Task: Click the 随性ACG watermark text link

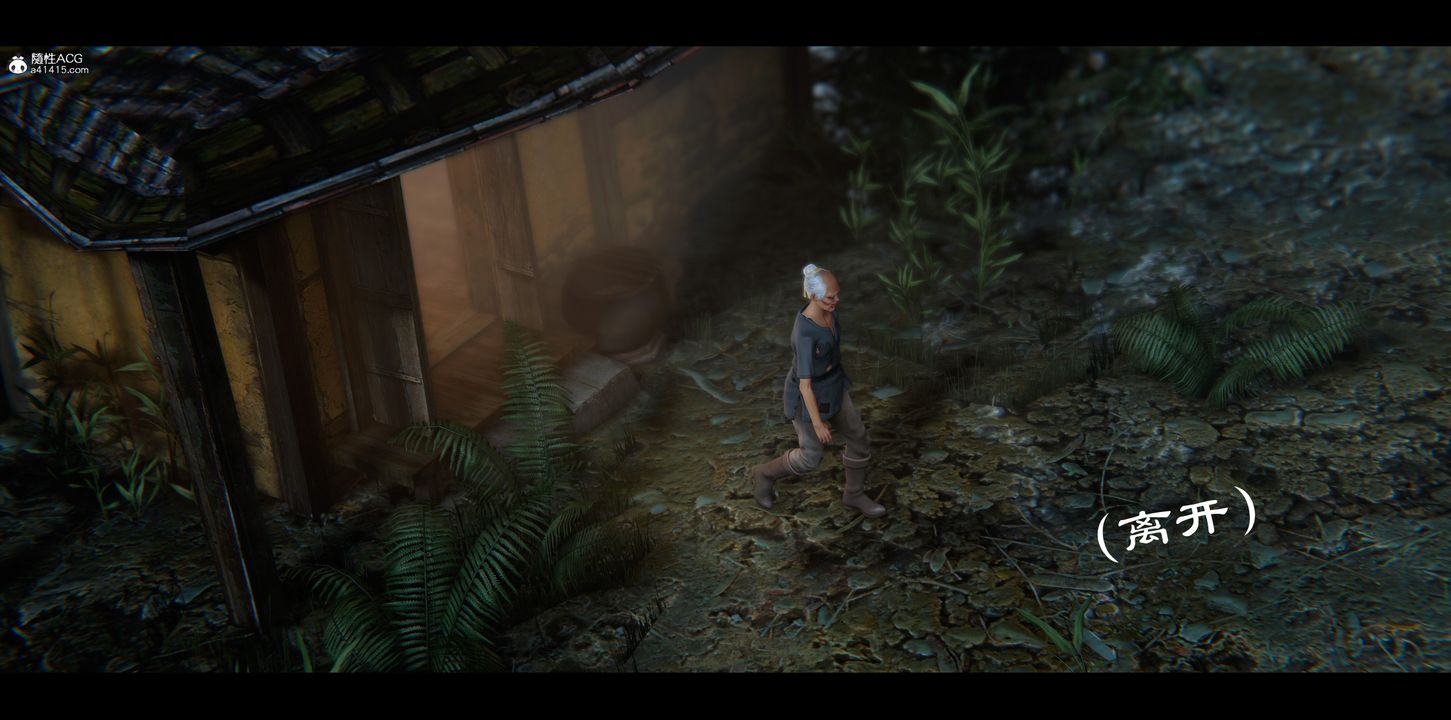Action: [x=55, y=55]
